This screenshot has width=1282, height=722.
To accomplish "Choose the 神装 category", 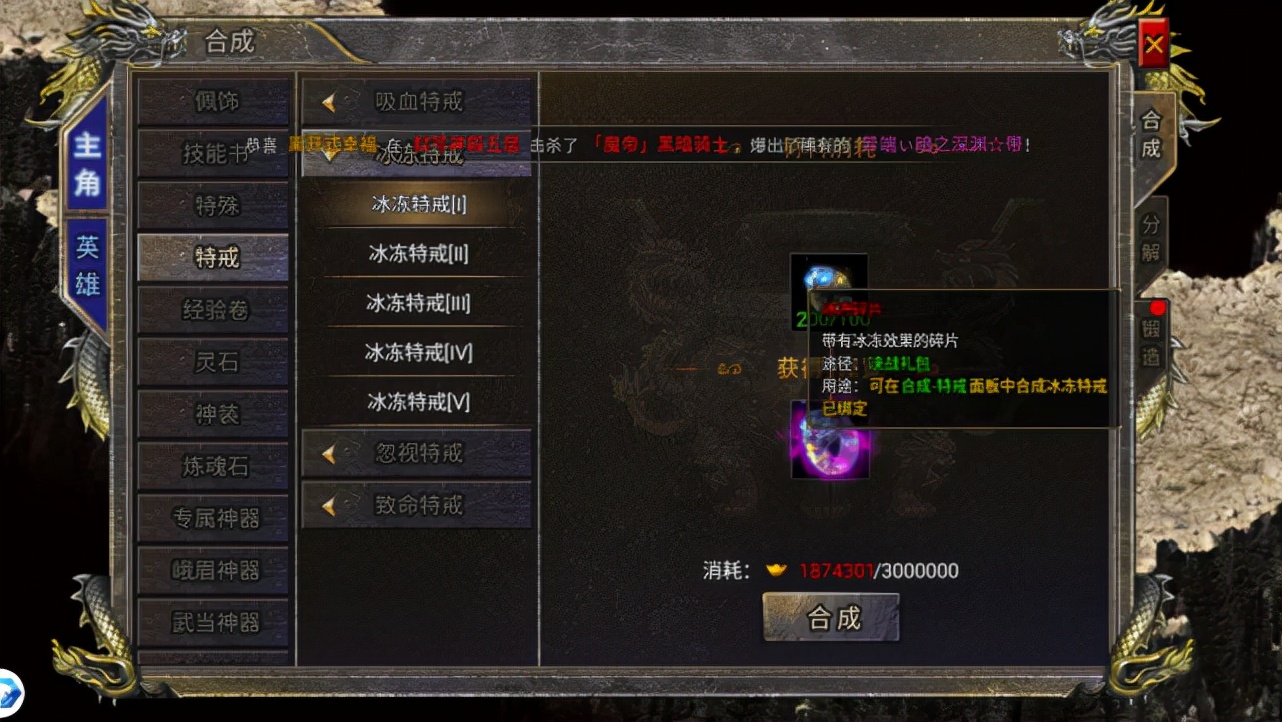I will (x=214, y=414).
